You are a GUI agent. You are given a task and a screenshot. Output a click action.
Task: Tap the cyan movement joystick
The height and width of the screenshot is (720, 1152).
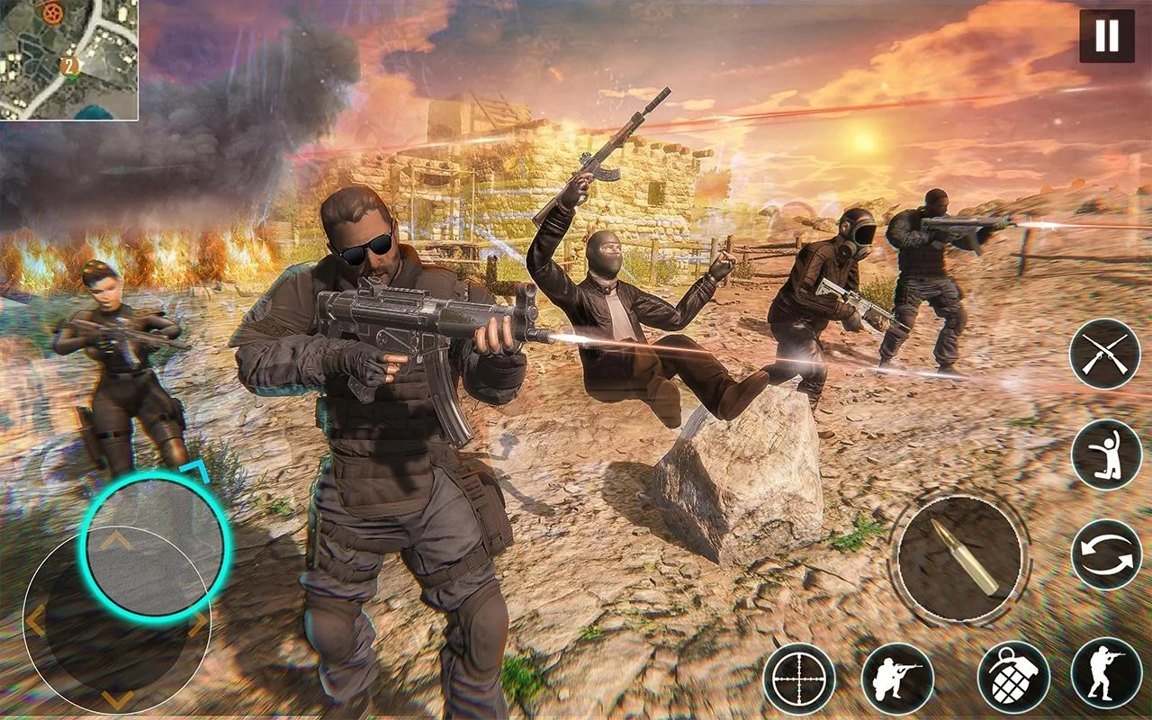click(155, 546)
